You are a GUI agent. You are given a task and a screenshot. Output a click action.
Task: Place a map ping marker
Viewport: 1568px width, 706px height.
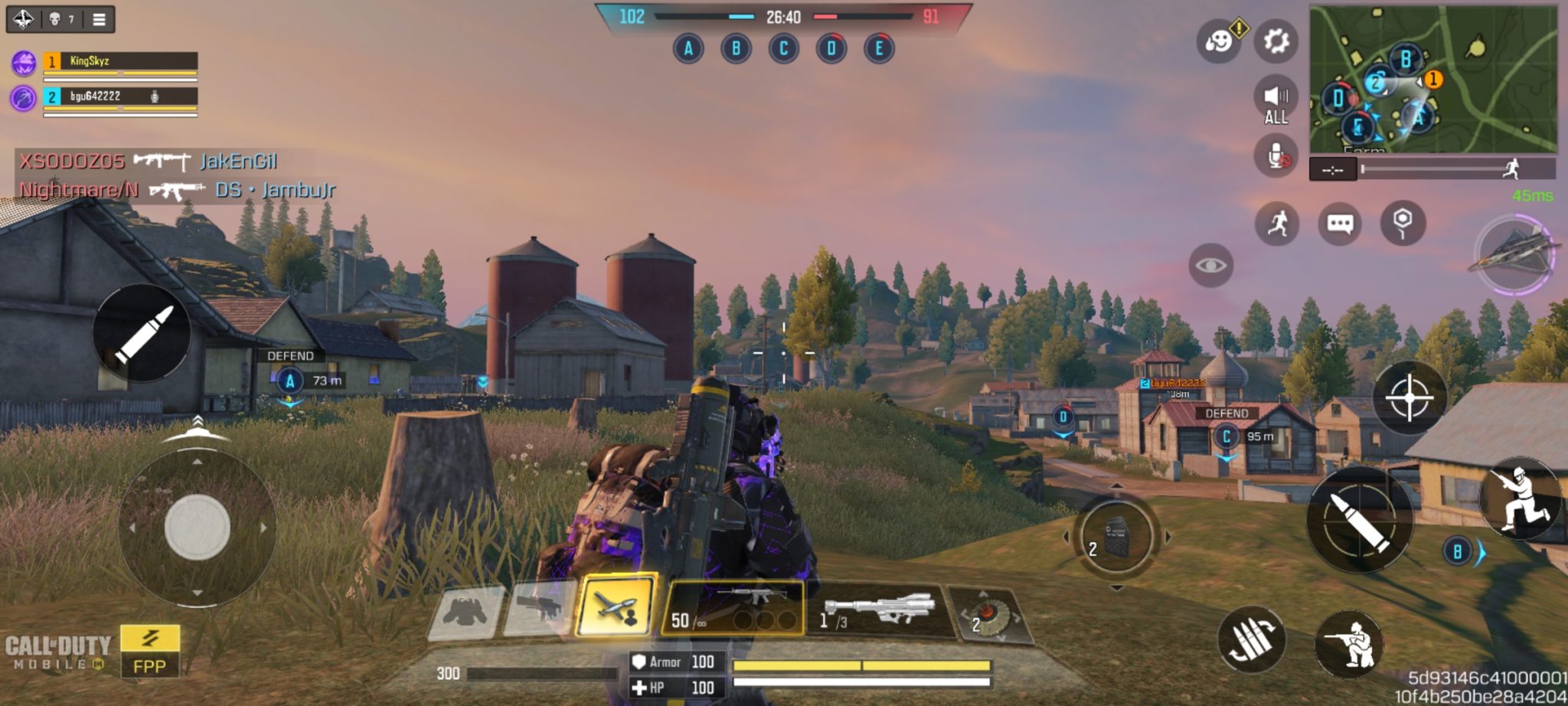pyautogui.click(x=1402, y=222)
